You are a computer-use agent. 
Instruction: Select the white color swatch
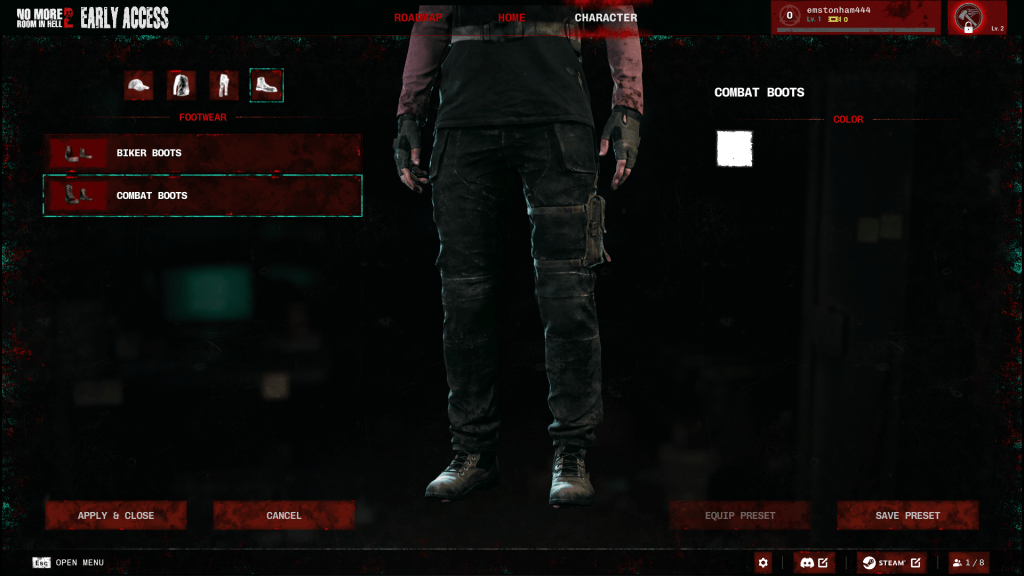click(x=734, y=149)
